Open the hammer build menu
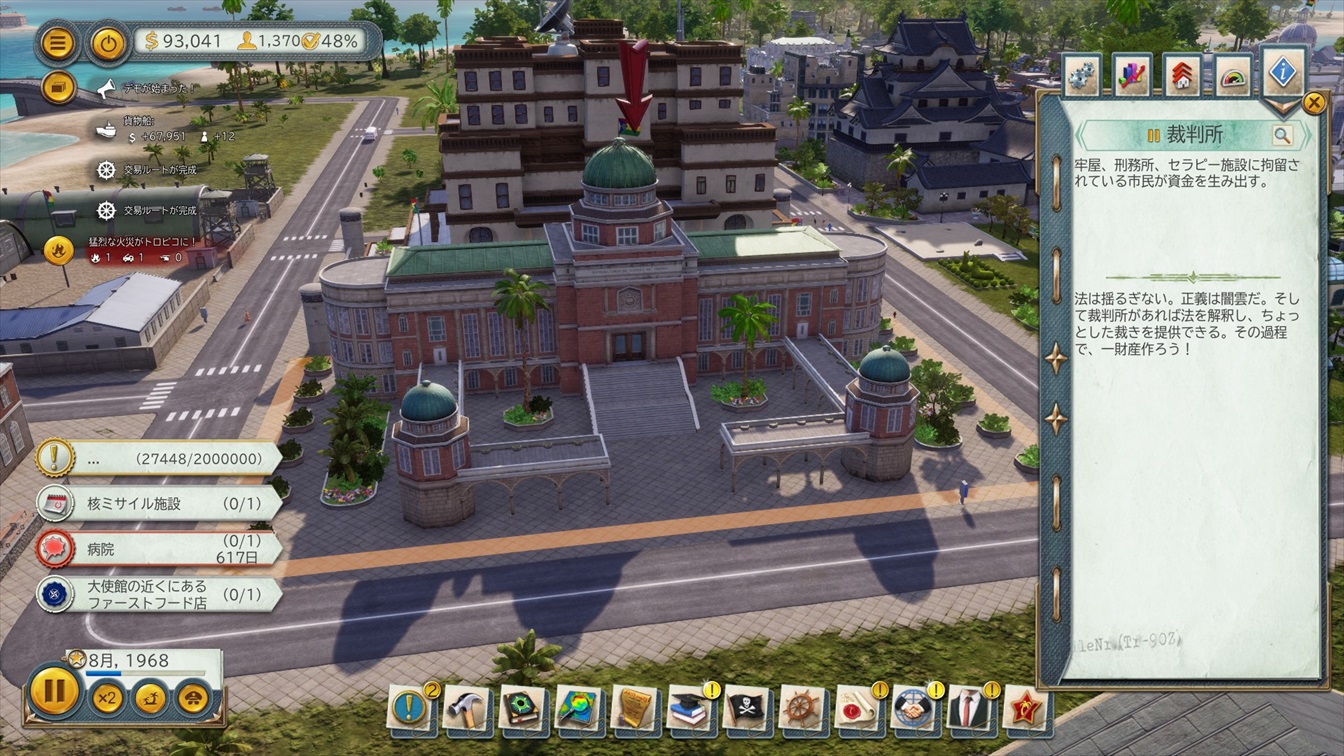This screenshot has width=1344, height=756. [x=466, y=708]
